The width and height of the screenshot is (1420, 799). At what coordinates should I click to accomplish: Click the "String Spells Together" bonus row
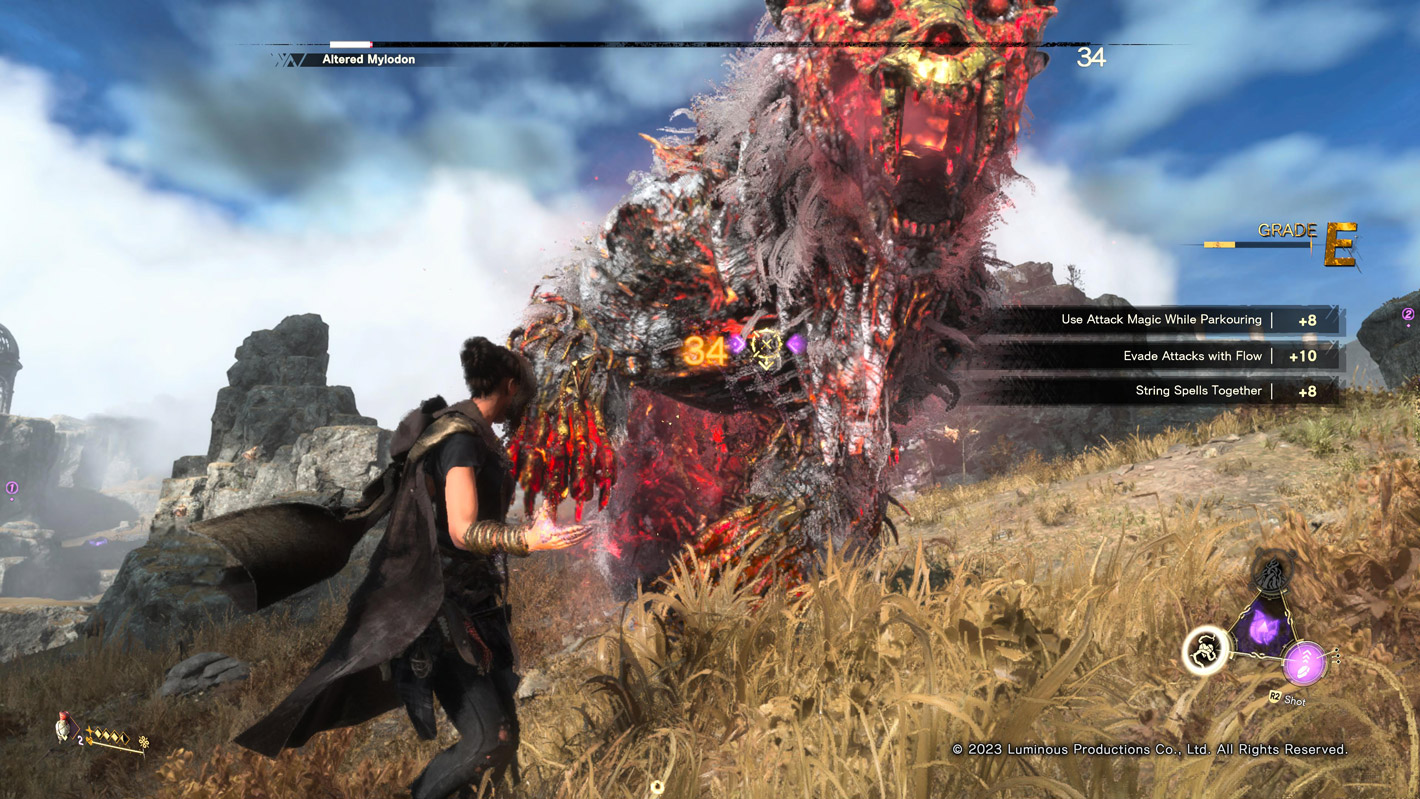1160,391
